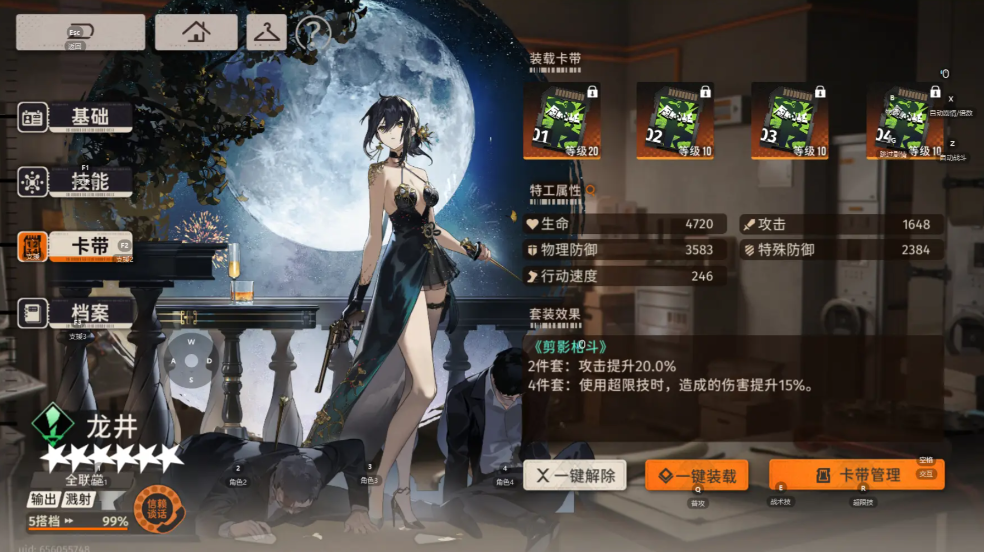Open the question mark help
Screen dimensions: 984x552
(x=313, y=34)
